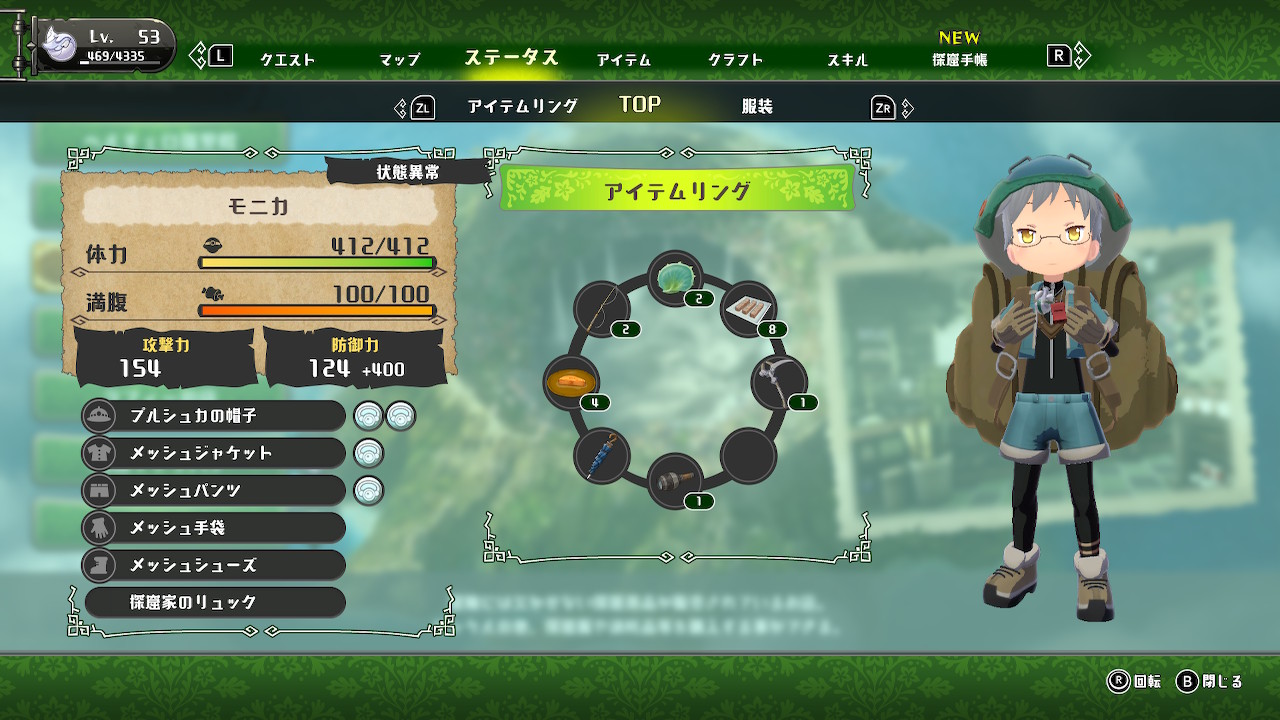Image resolution: width=1280 pixels, height=720 pixels.
Task: Select the メッシュシューズ shoes equipment row
Action: [214, 565]
